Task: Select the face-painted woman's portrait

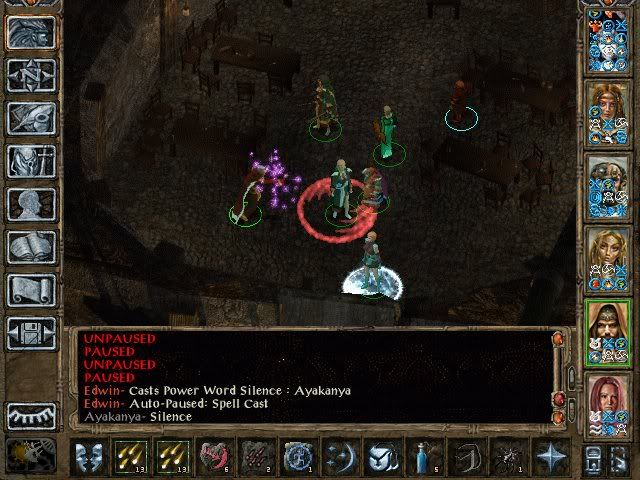Action: [x=607, y=105]
